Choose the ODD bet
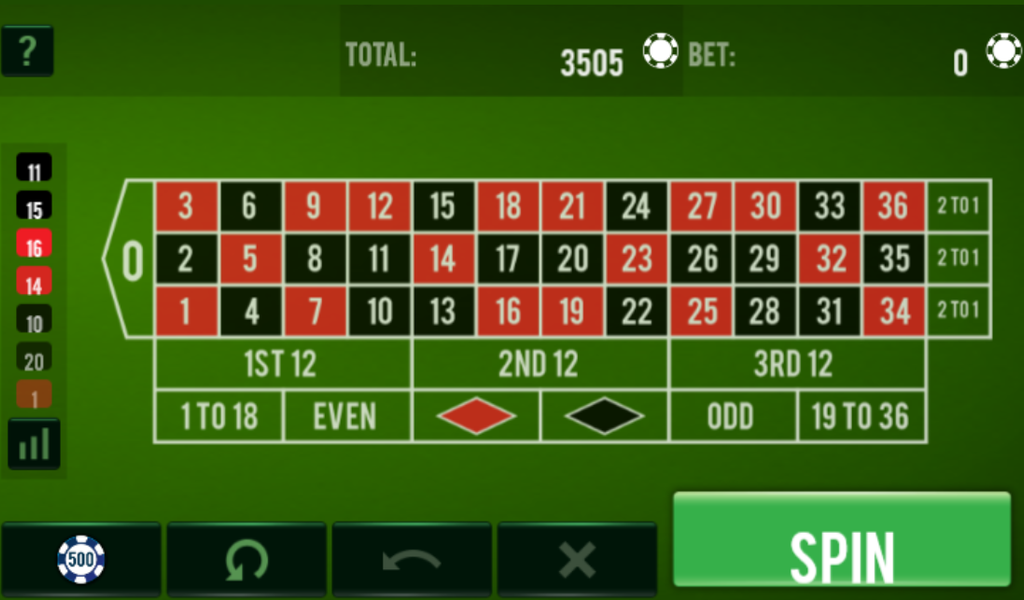The height and width of the screenshot is (600, 1024). click(732, 416)
